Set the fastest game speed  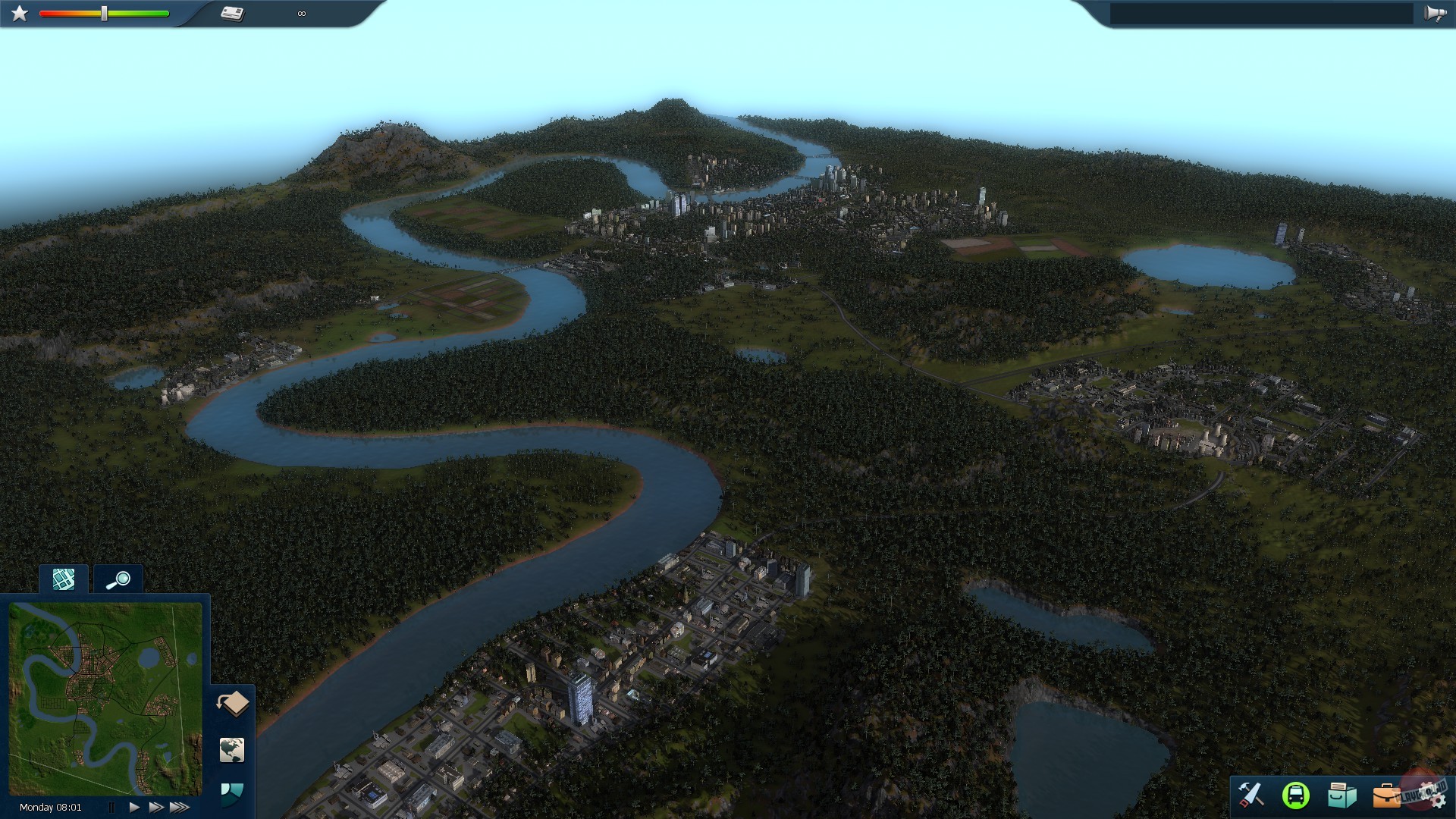179,807
